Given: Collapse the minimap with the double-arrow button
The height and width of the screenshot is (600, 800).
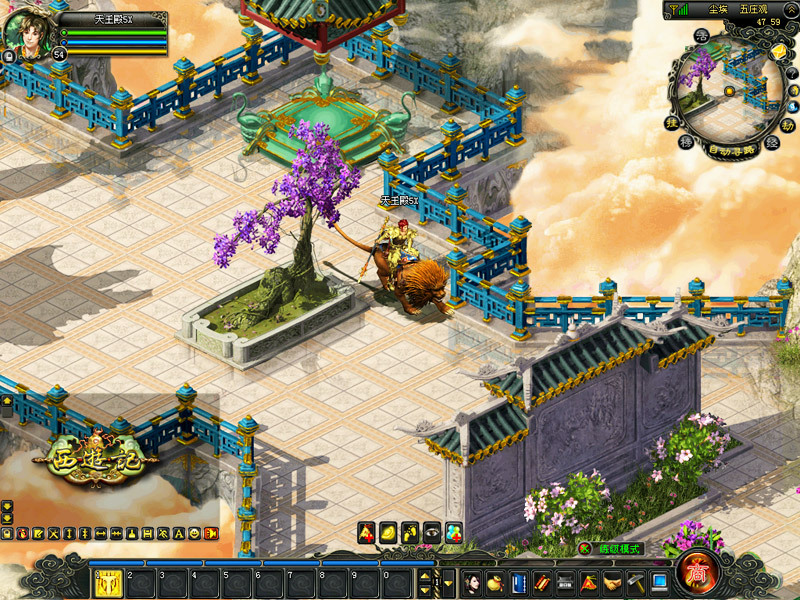Looking at the screenshot, I should (x=791, y=9).
